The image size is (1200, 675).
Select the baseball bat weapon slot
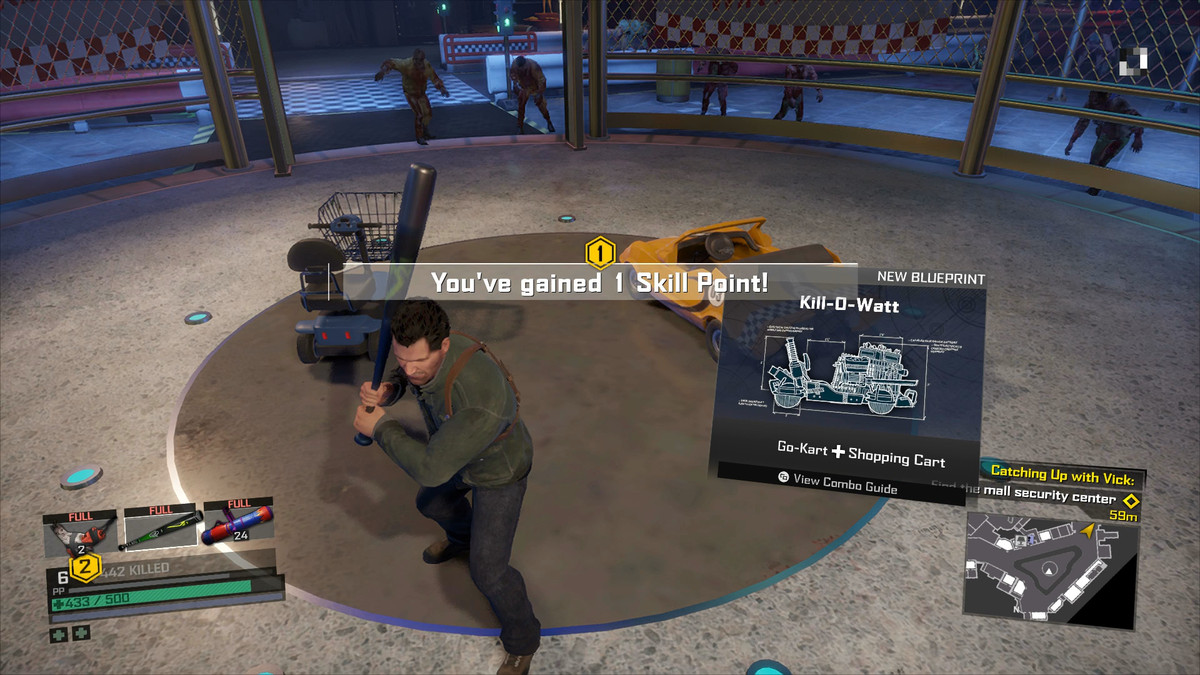(x=161, y=527)
